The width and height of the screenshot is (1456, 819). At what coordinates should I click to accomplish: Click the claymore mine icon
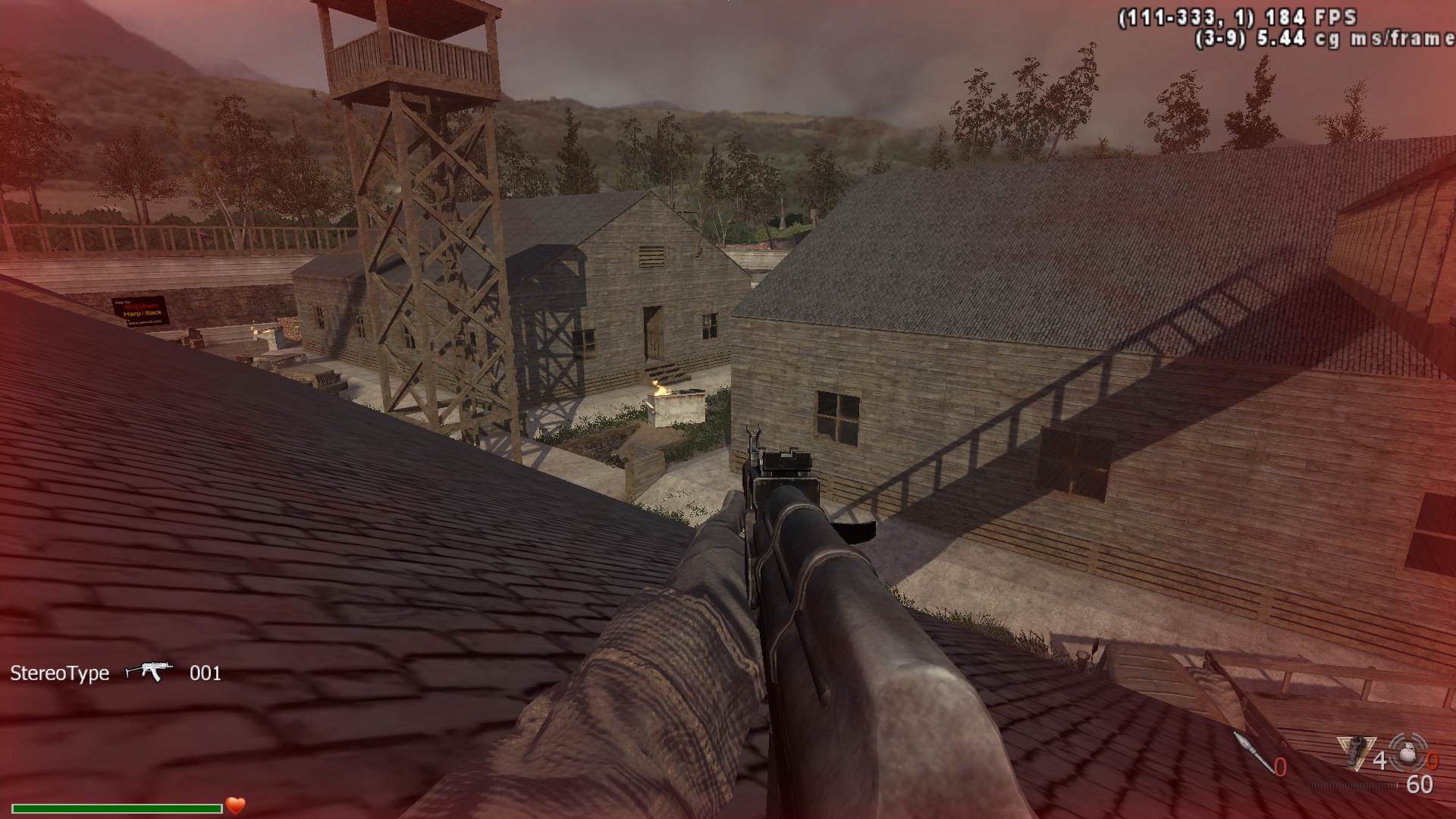tap(1357, 753)
